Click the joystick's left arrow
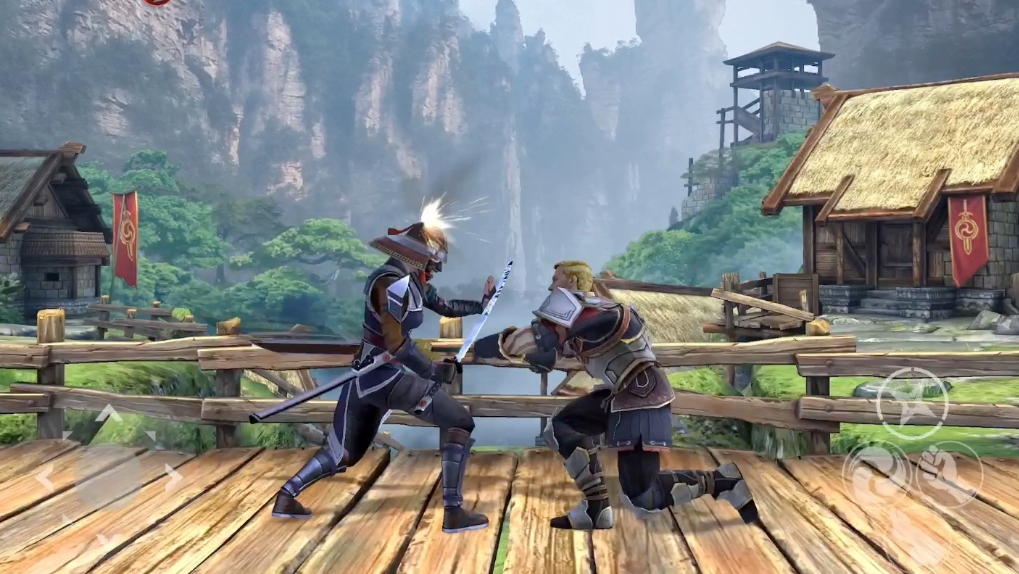 (43, 477)
